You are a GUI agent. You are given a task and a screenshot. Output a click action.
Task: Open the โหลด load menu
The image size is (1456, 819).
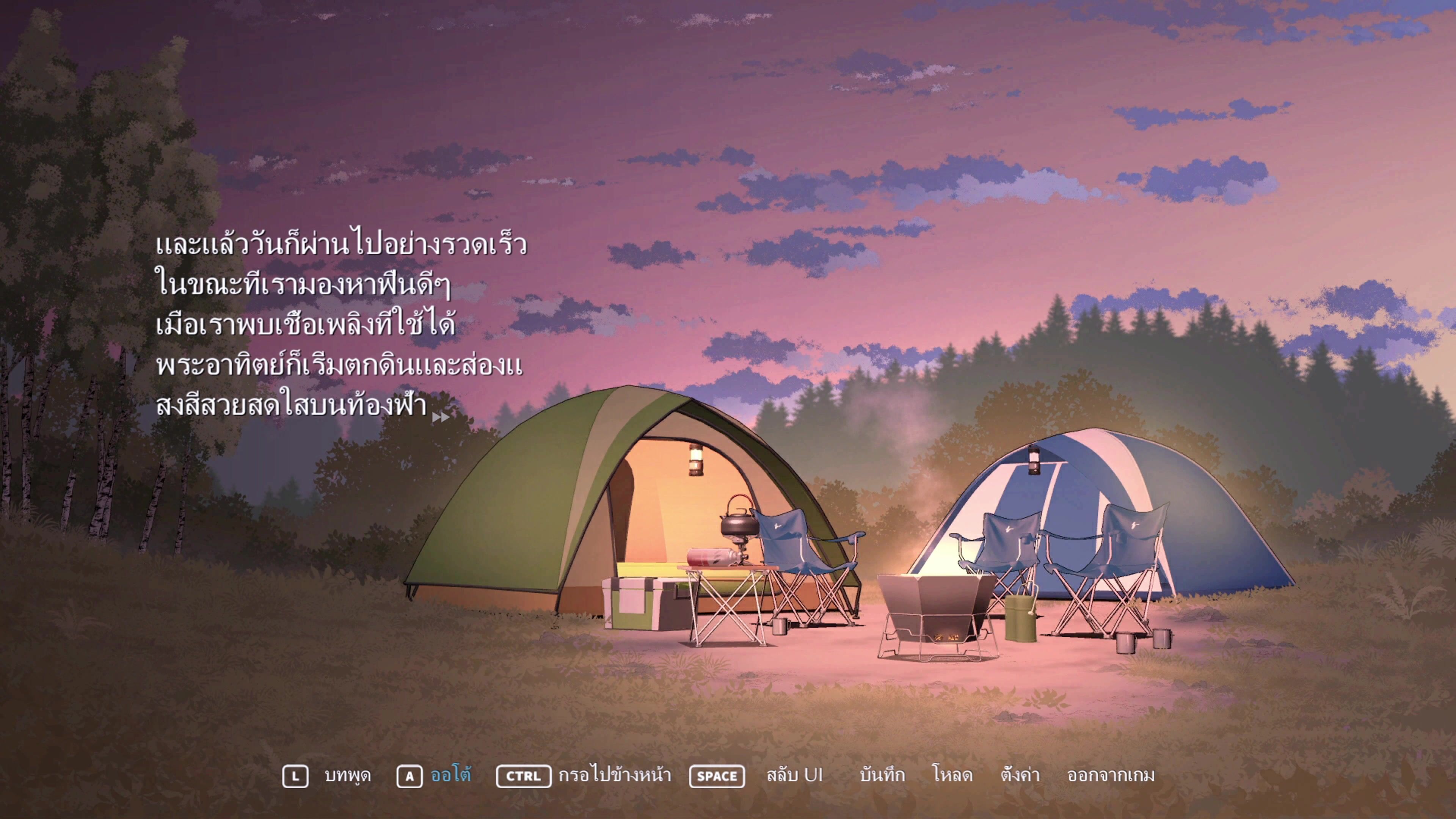pos(952,775)
